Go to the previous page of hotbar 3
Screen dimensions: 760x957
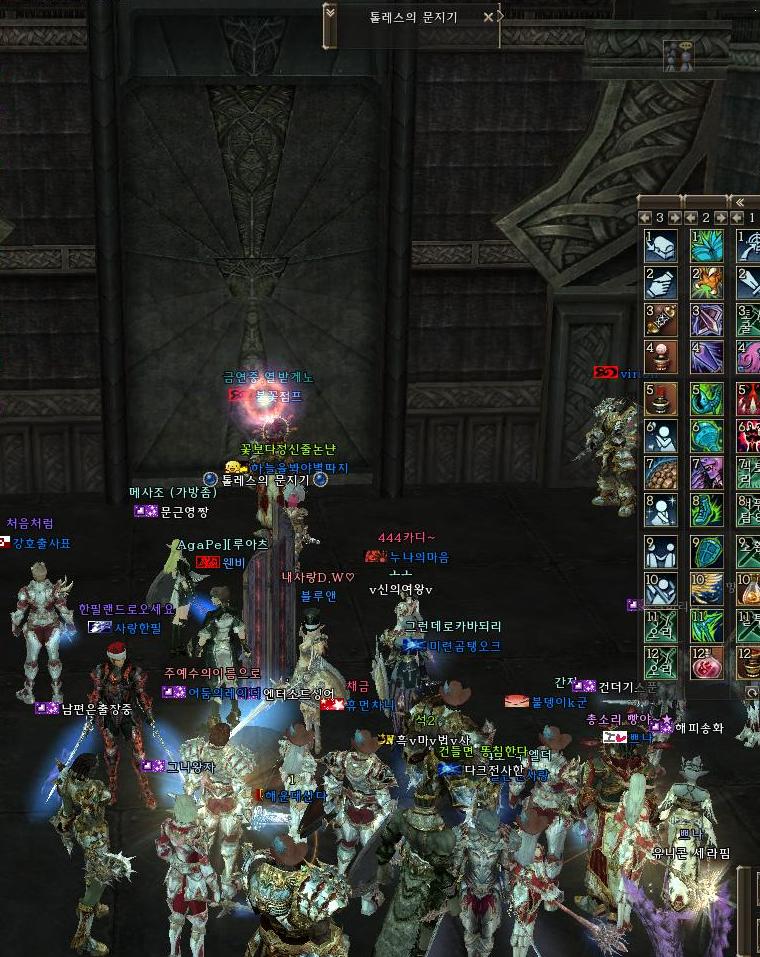[646, 217]
